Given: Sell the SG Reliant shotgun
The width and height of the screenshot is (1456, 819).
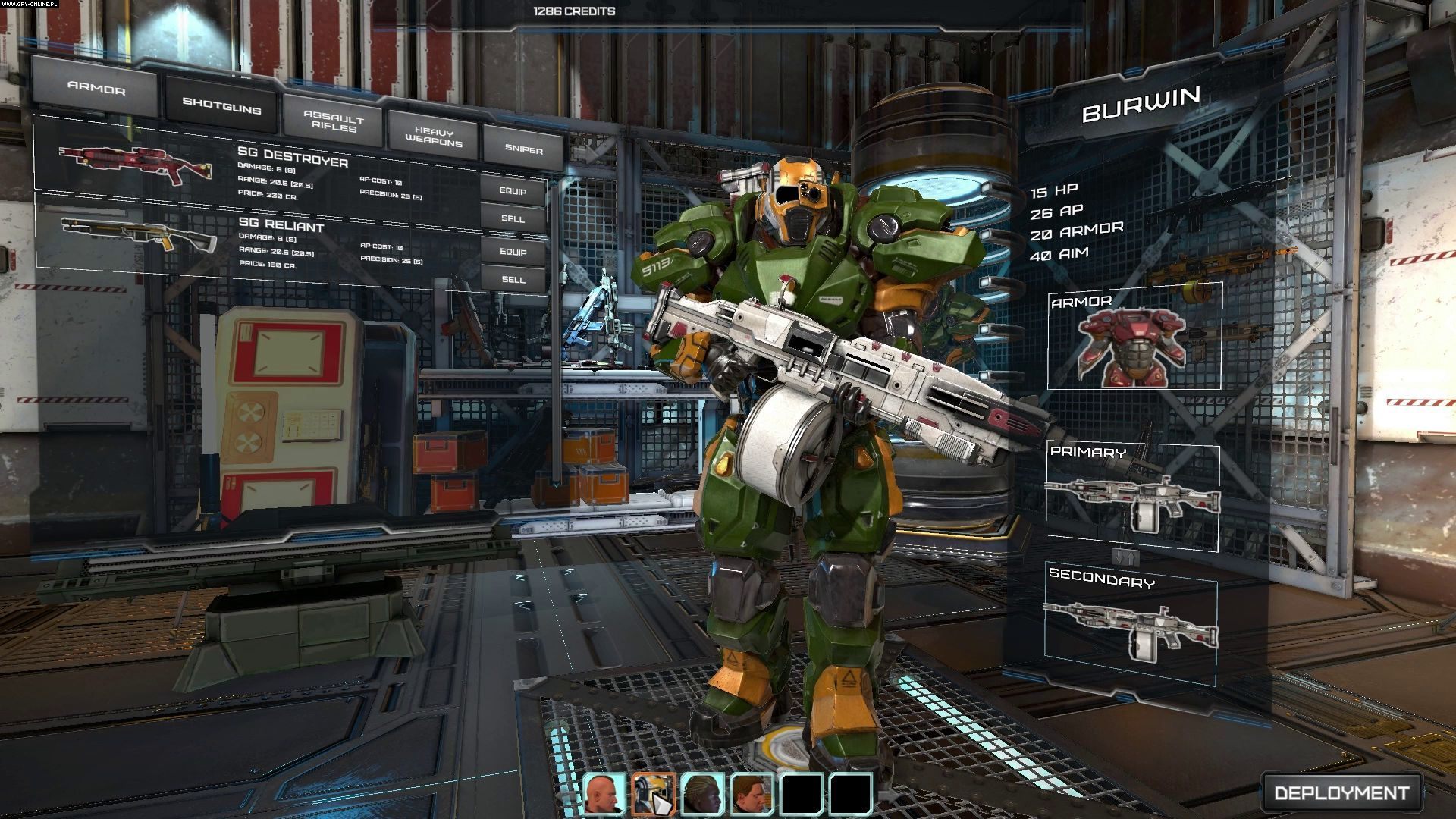Looking at the screenshot, I should point(513,279).
